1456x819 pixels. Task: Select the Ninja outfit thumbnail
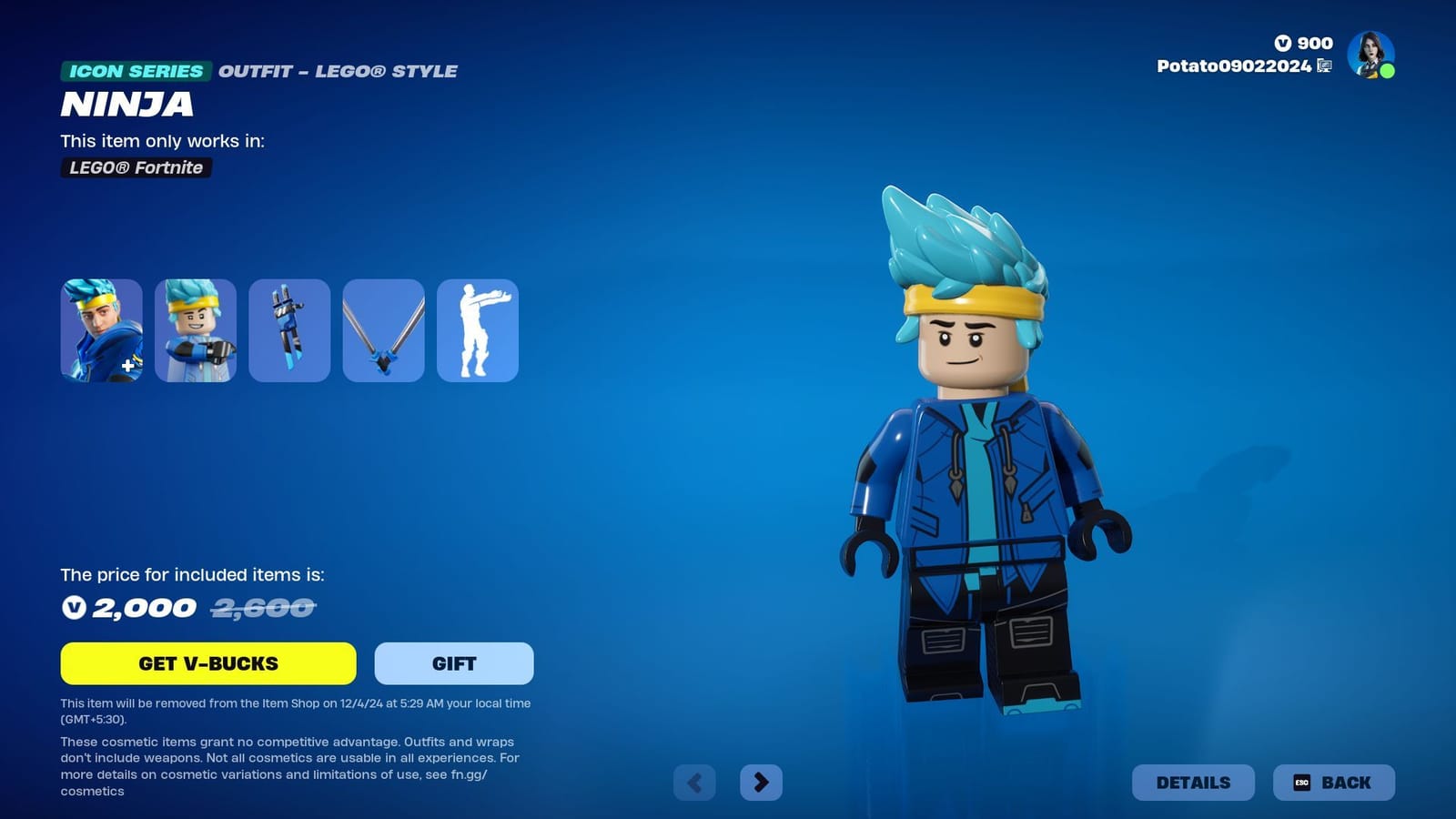102,330
